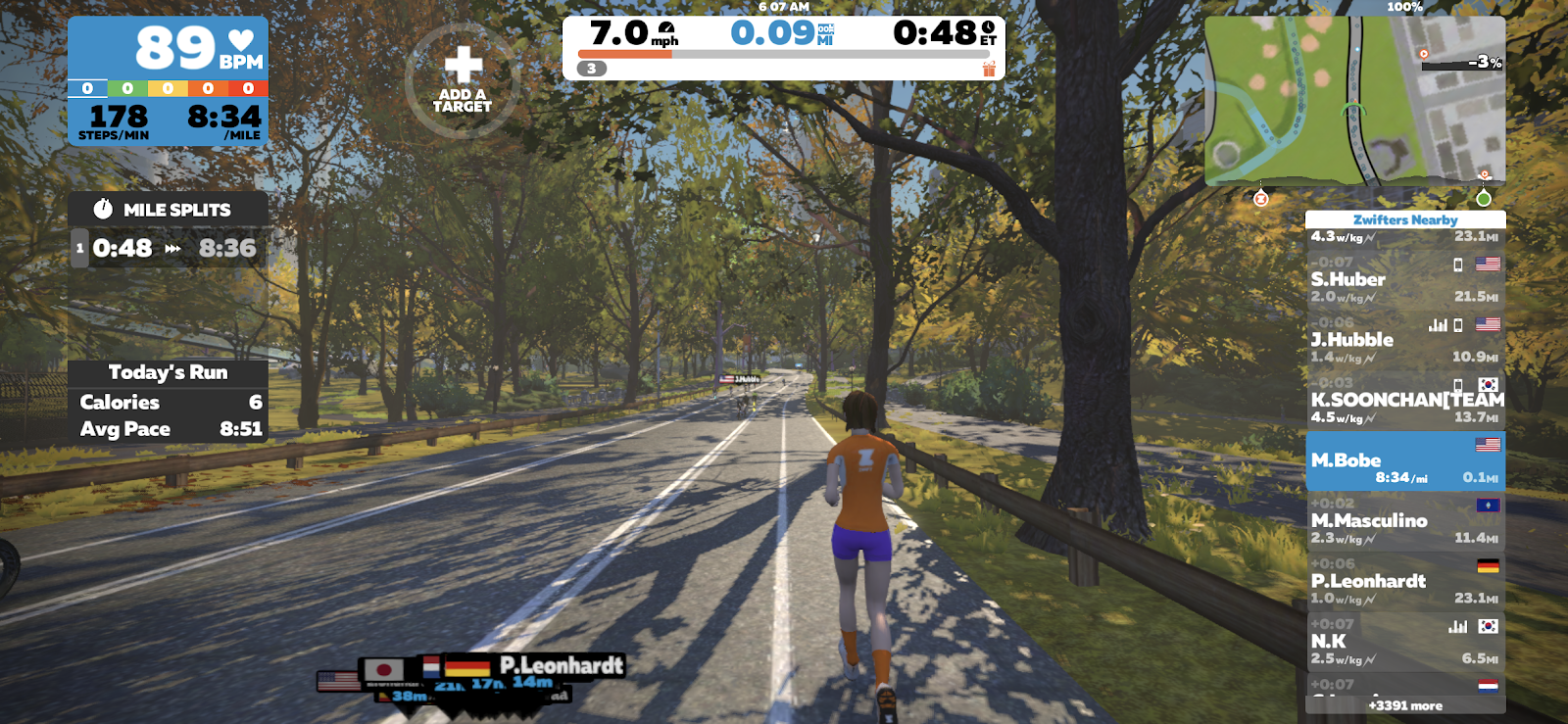Open the Mile Splits panel header
The image size is (1568, 724).
pos(168,210)
